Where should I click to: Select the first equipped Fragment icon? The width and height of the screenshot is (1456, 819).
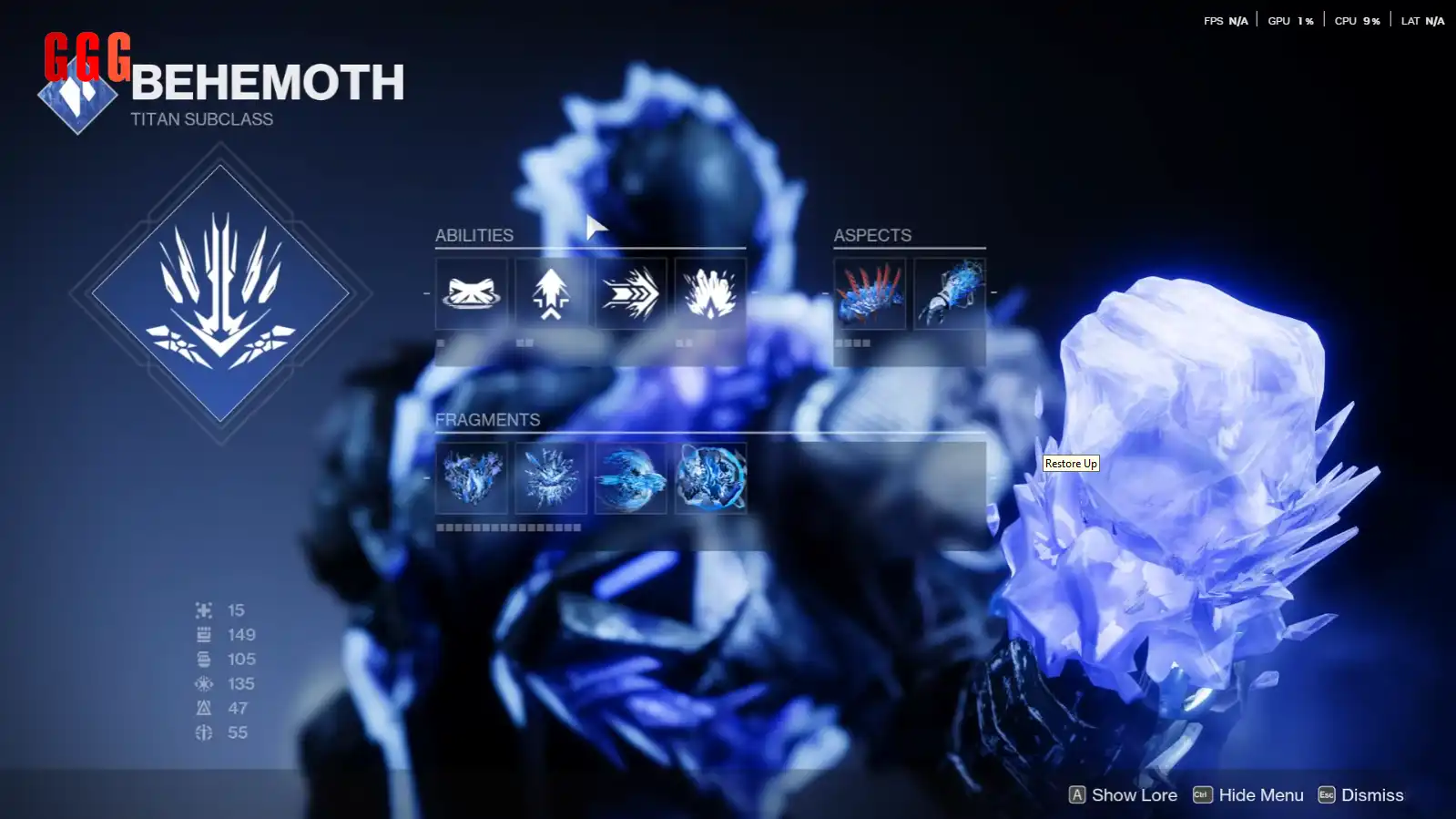click(472, 479)
